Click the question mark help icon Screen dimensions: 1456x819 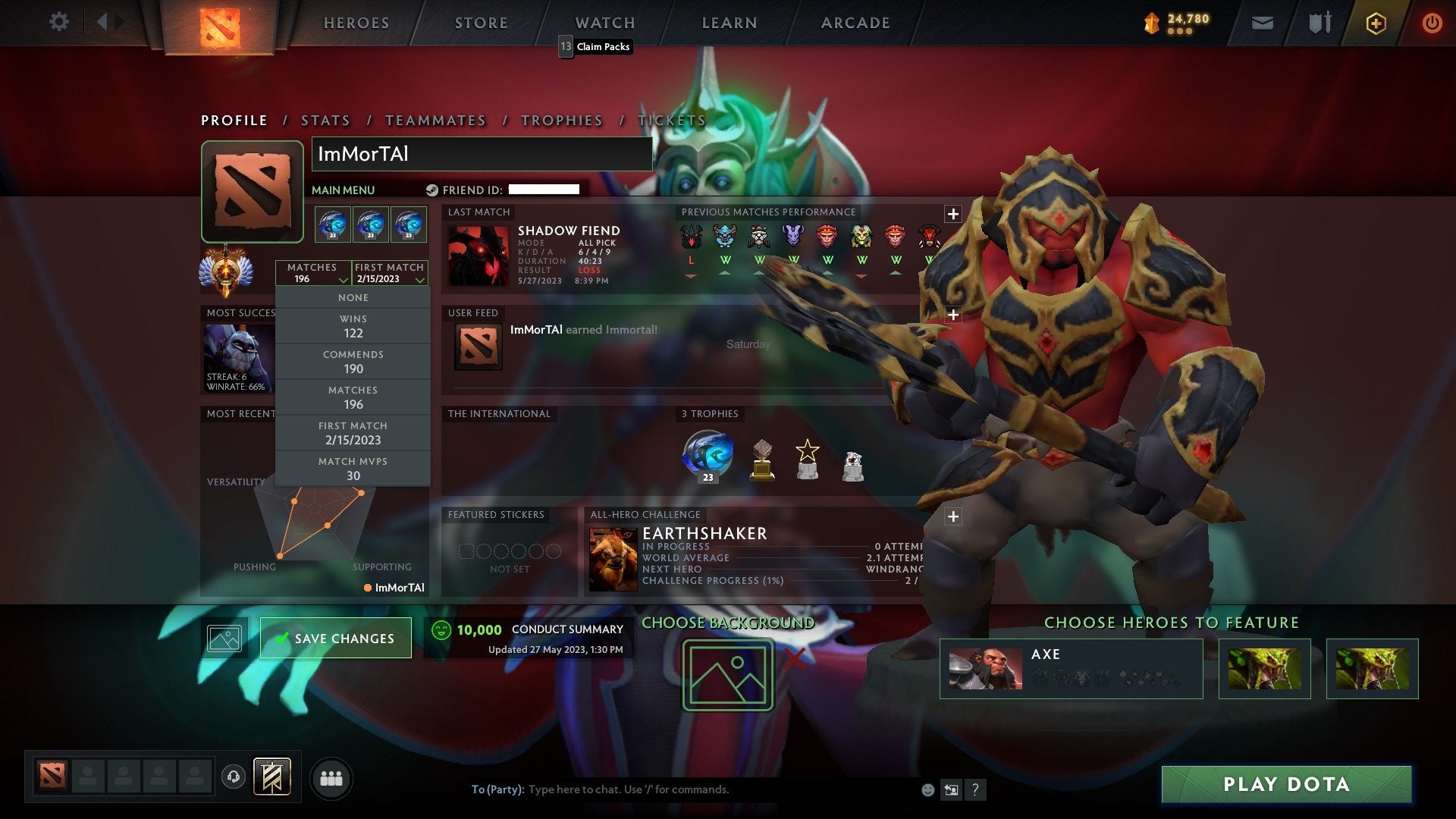(975, 789)
